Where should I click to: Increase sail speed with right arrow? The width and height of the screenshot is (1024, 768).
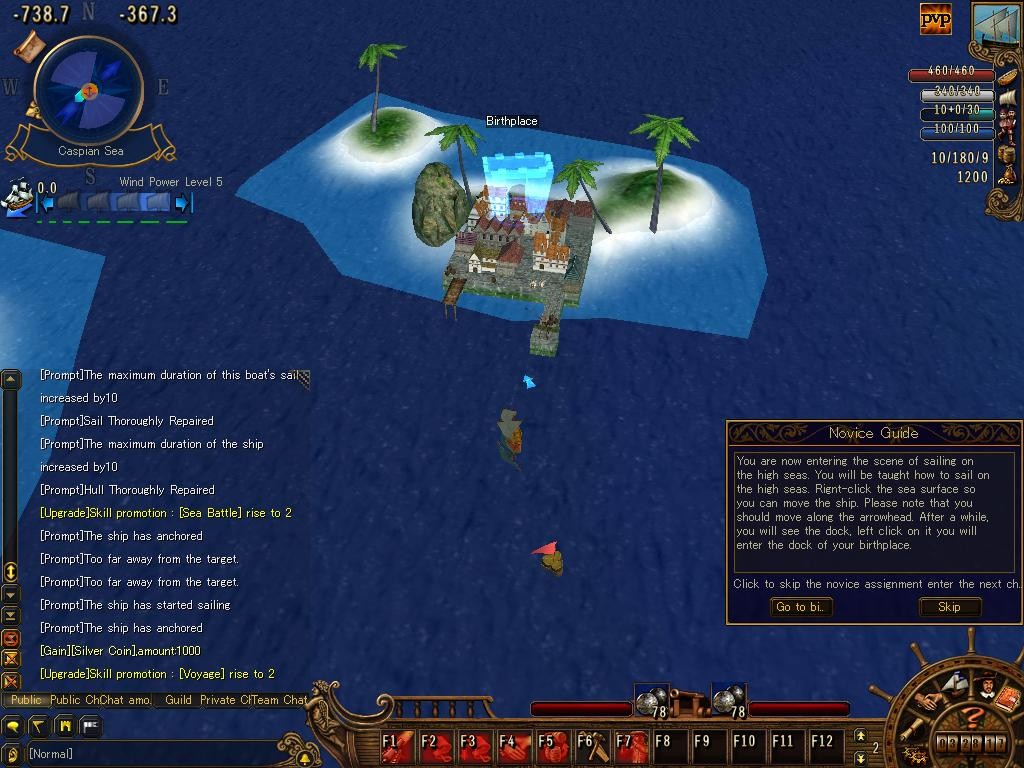pos(182,203)
